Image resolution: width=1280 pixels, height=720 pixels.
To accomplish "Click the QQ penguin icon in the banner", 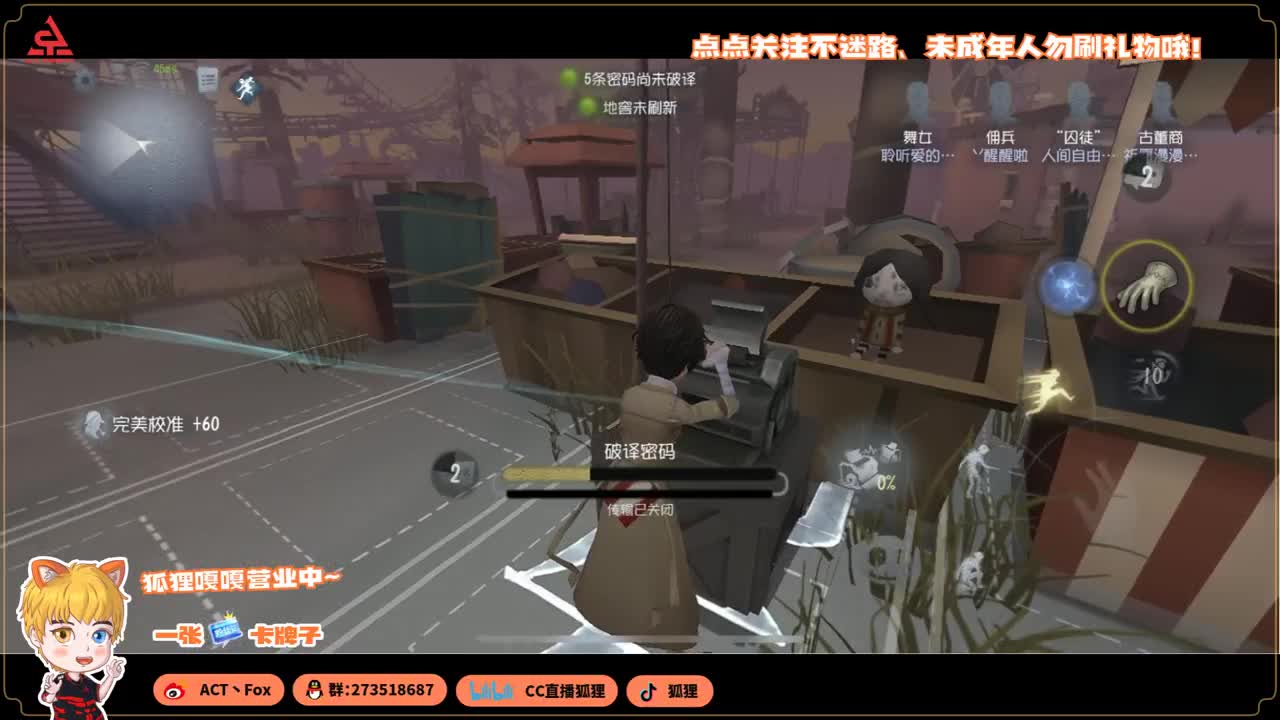I will click(316, 691).
